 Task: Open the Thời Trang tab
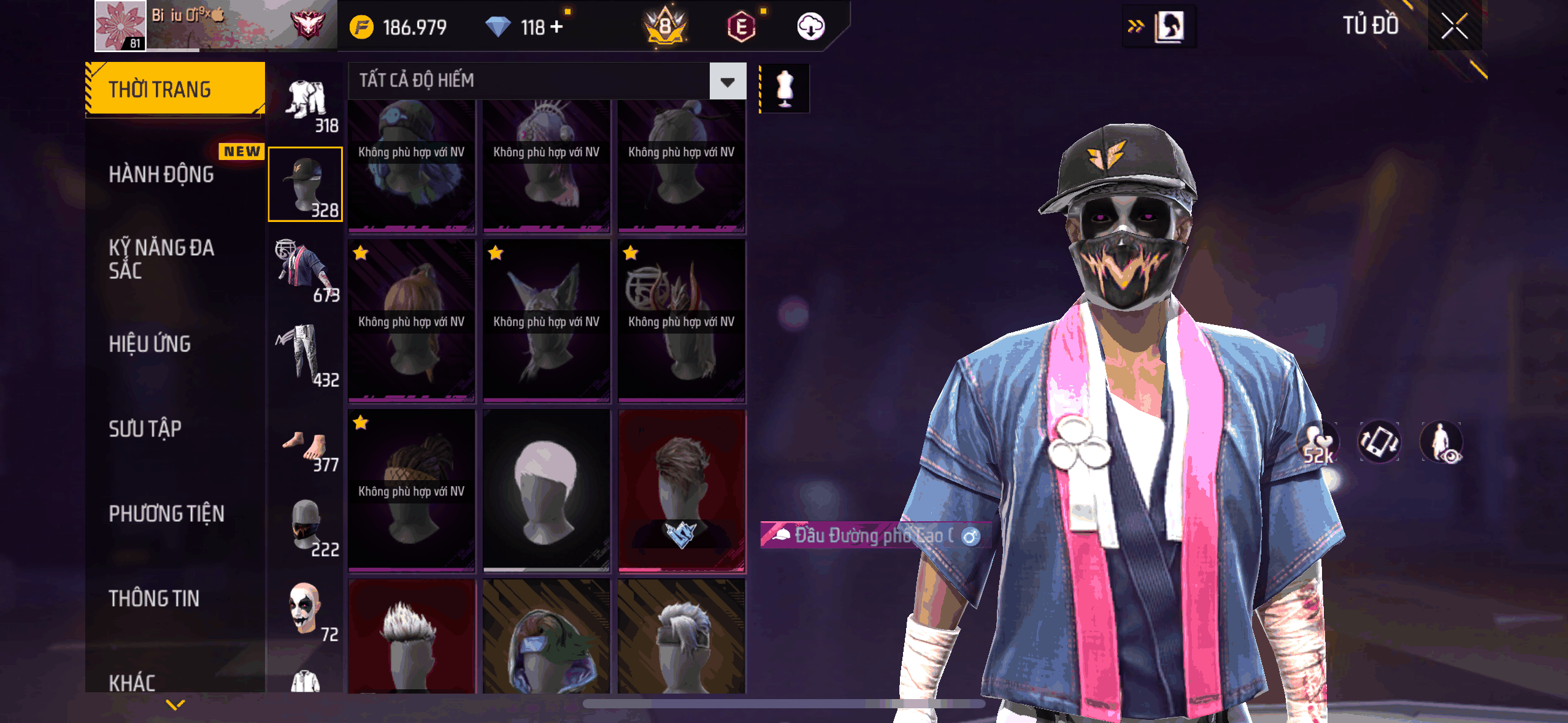[175, 90]
